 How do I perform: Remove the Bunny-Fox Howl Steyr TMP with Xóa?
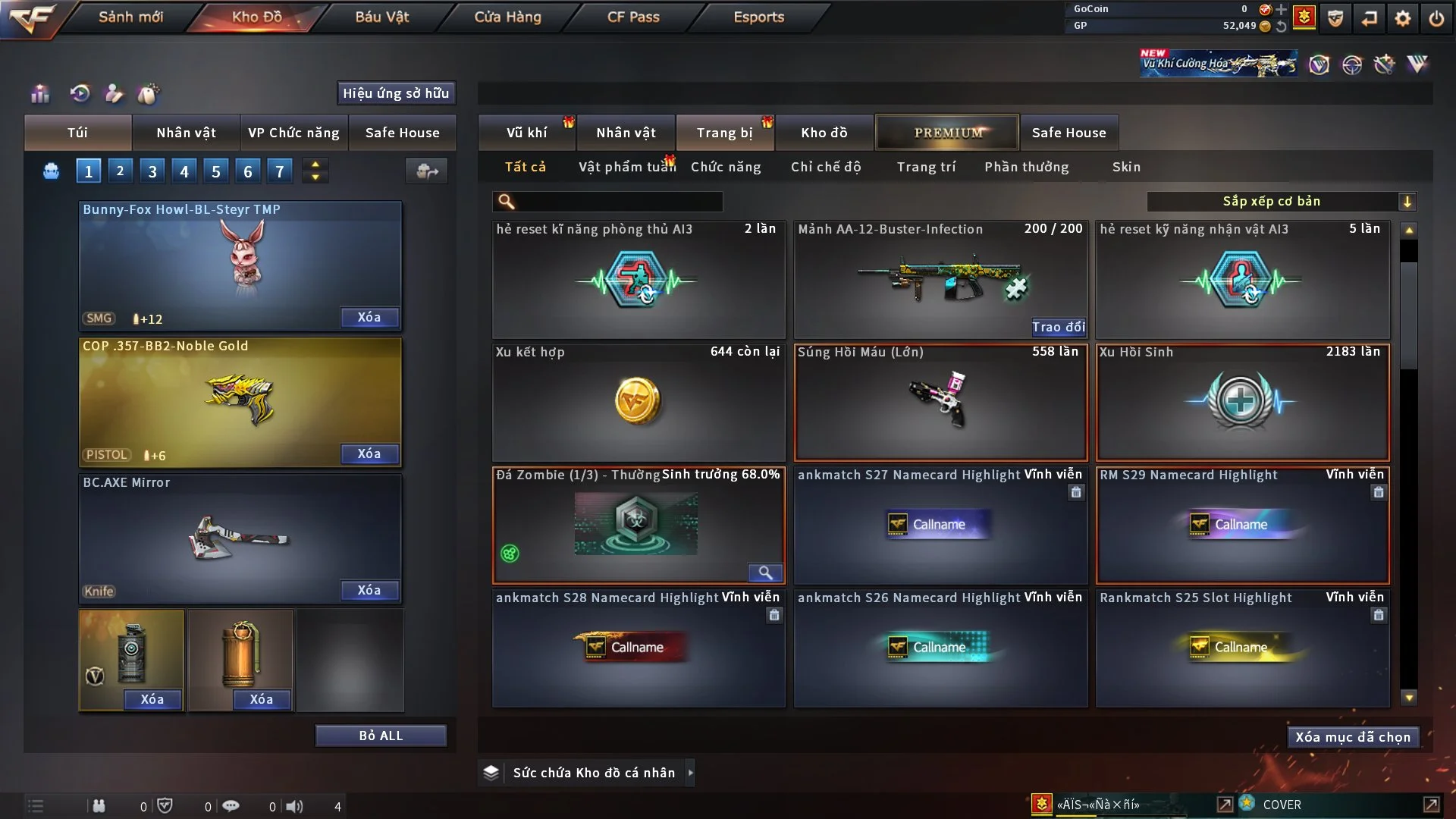click(x=369, y=318)
